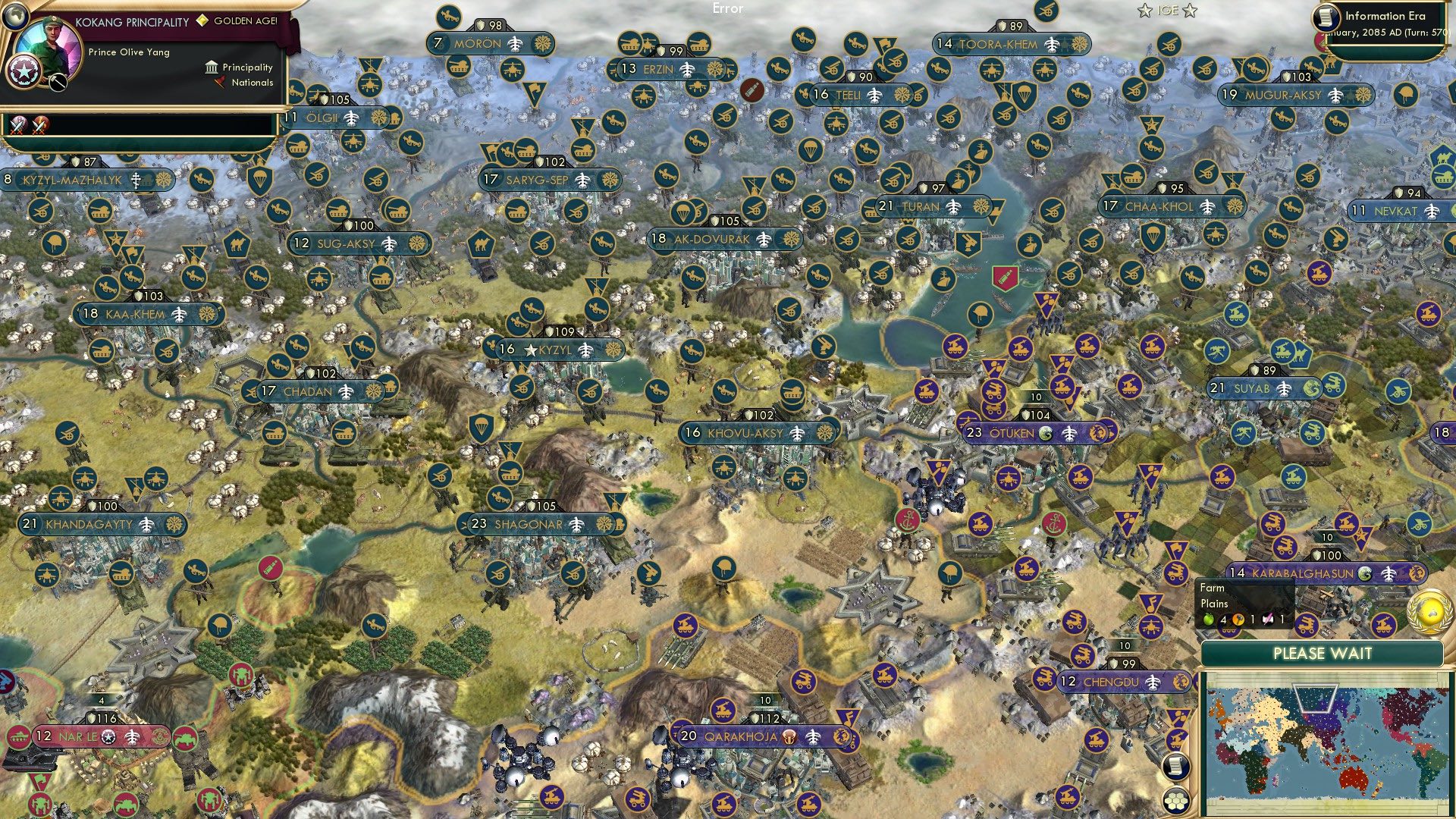Toggle the hex grid overlay button under the minimap
The height and width of the screenshot is (819, 1456).
(x=1176, y=801)
